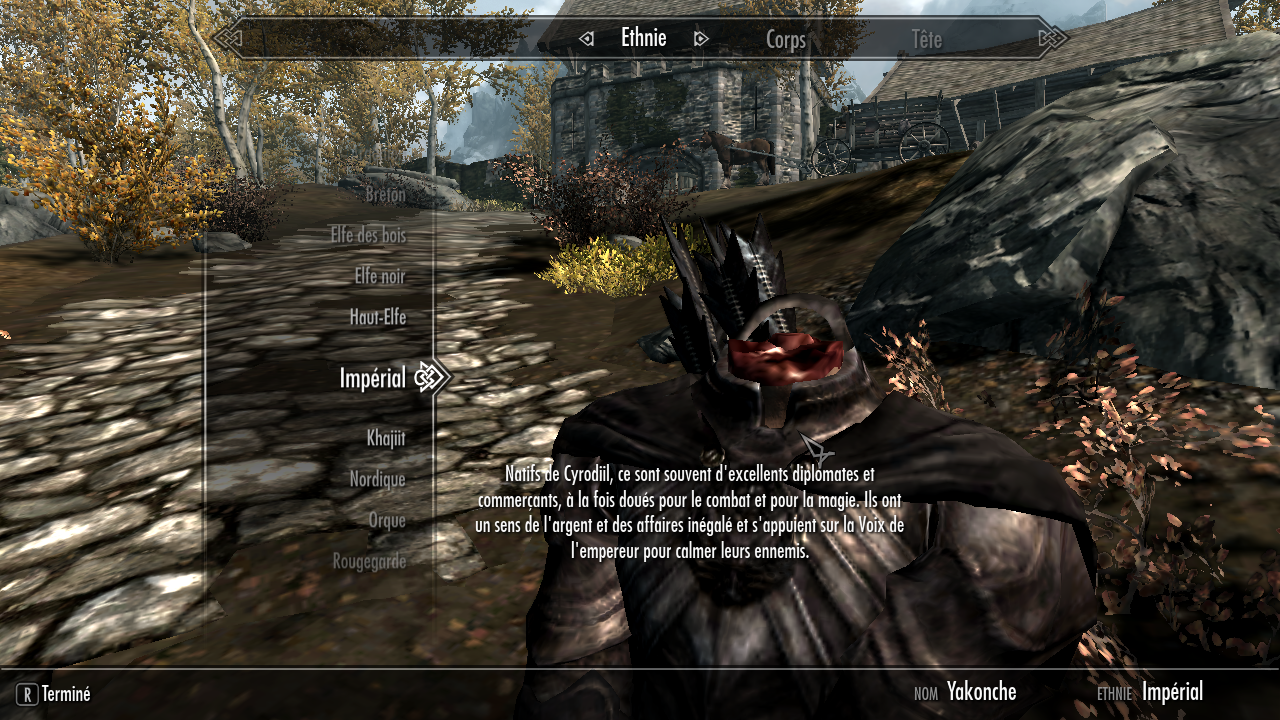Select the Haut-Elfe race
This screenshot has height=720, width=1280.
click(x=377, y=317)
